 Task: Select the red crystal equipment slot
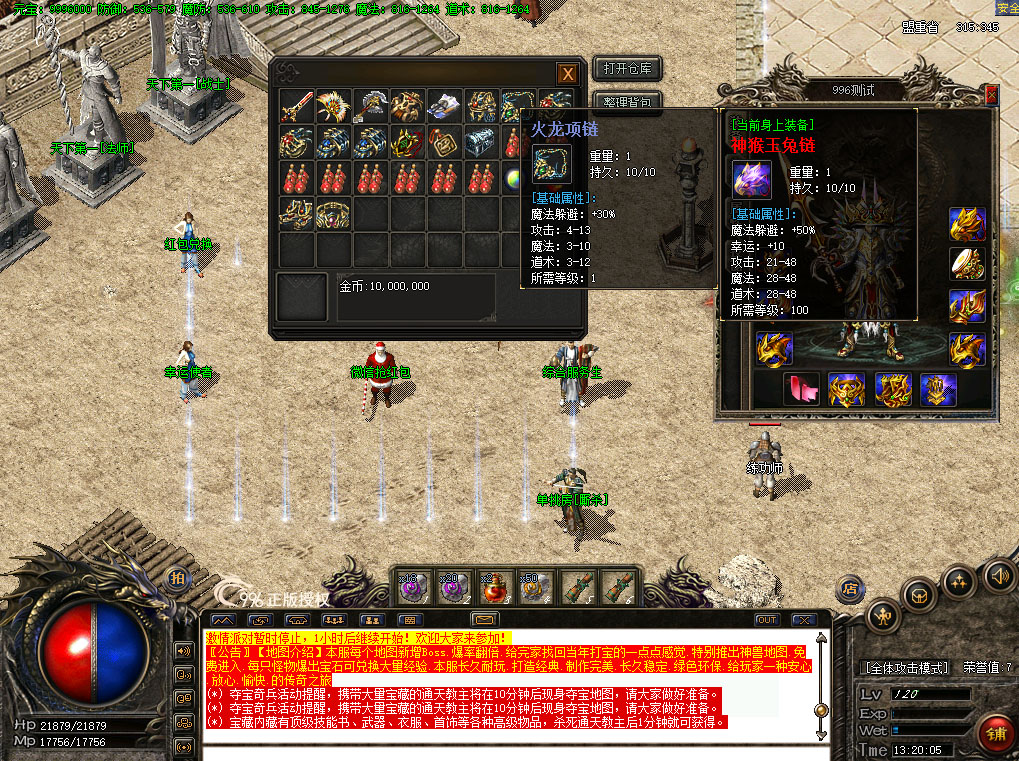tap(801, 388)
